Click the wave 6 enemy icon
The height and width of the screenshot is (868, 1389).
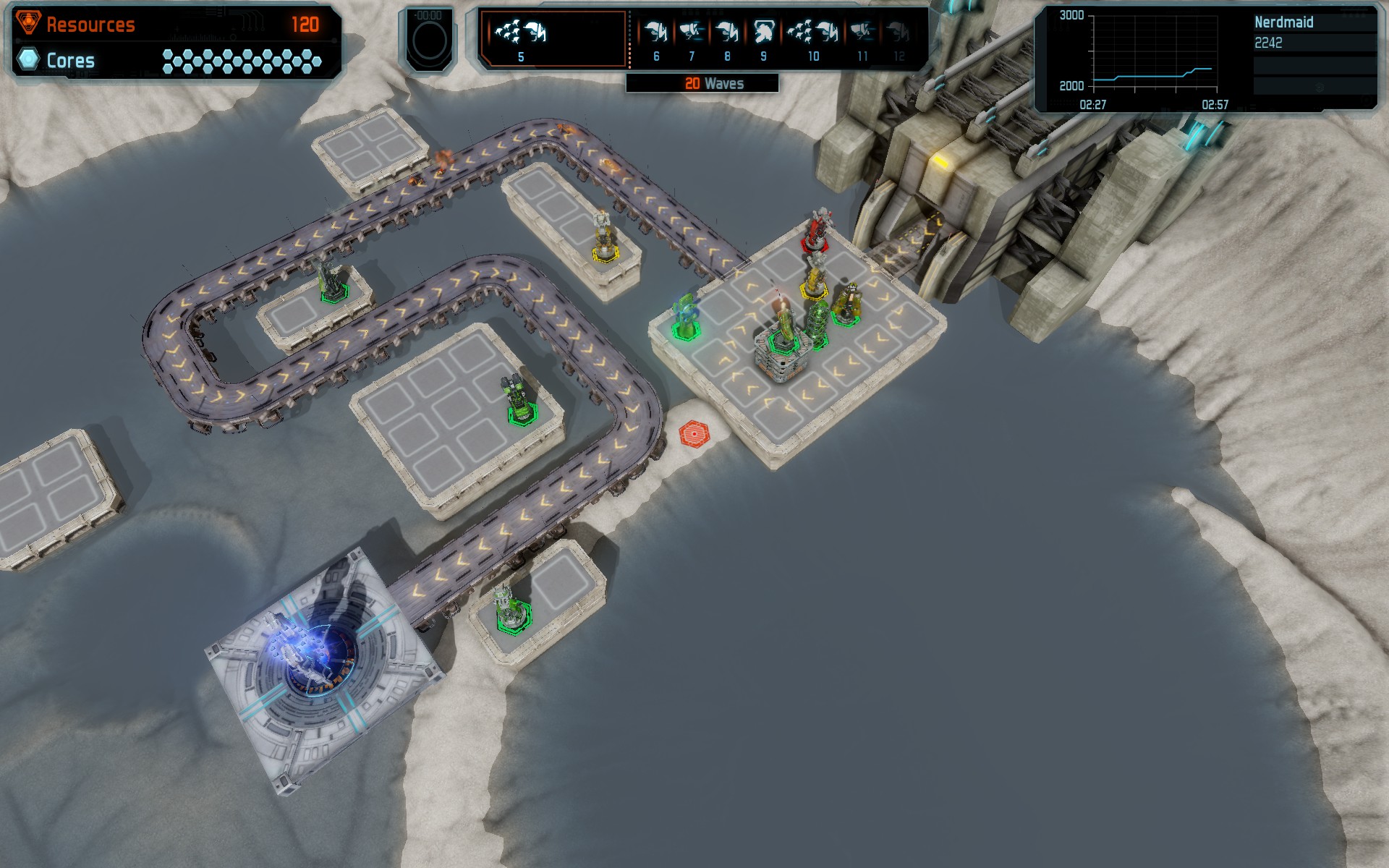(655, 33)
